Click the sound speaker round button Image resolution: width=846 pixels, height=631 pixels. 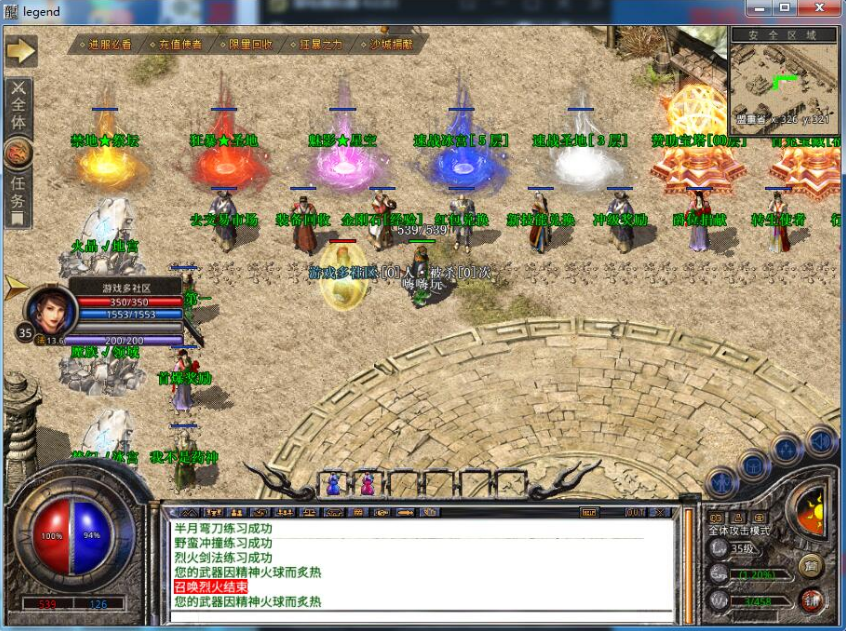point(820,441)
